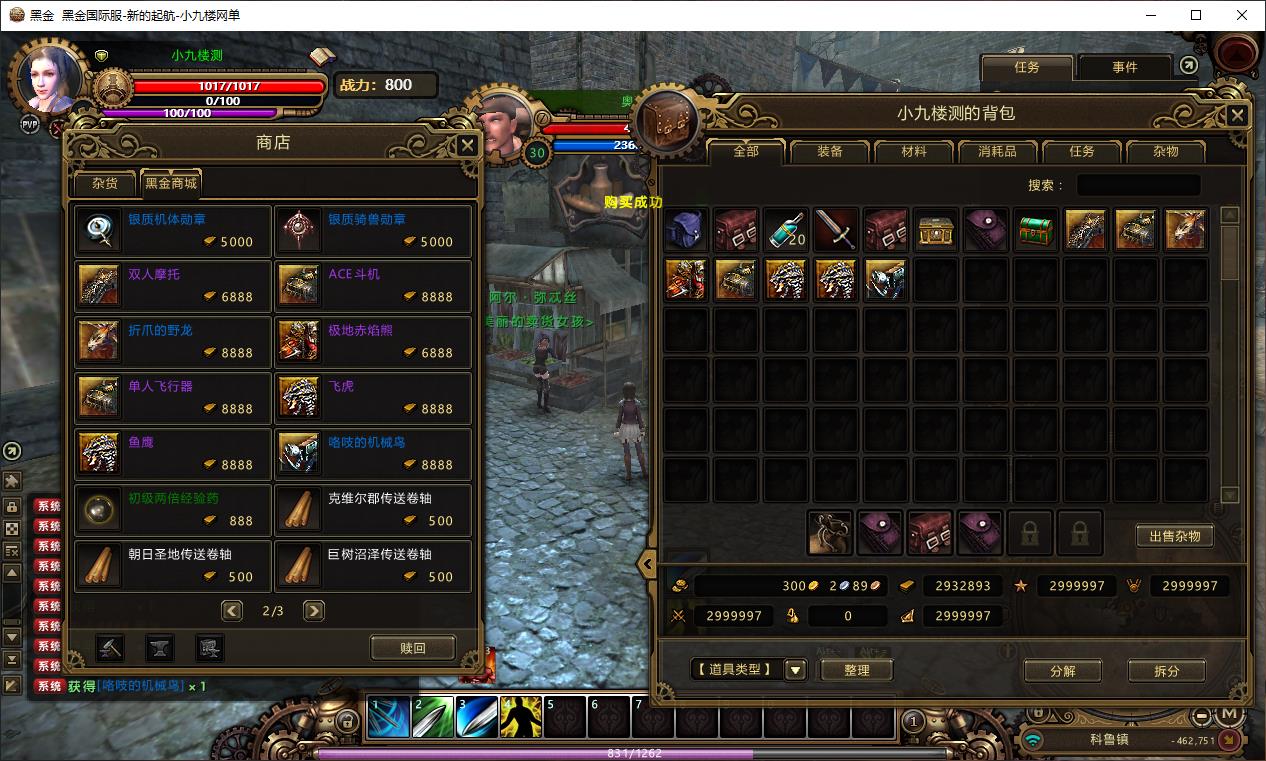Close the backpack window
Image resolution: width=1266 pixels, height=761 pixels.
coord(1237,115)
